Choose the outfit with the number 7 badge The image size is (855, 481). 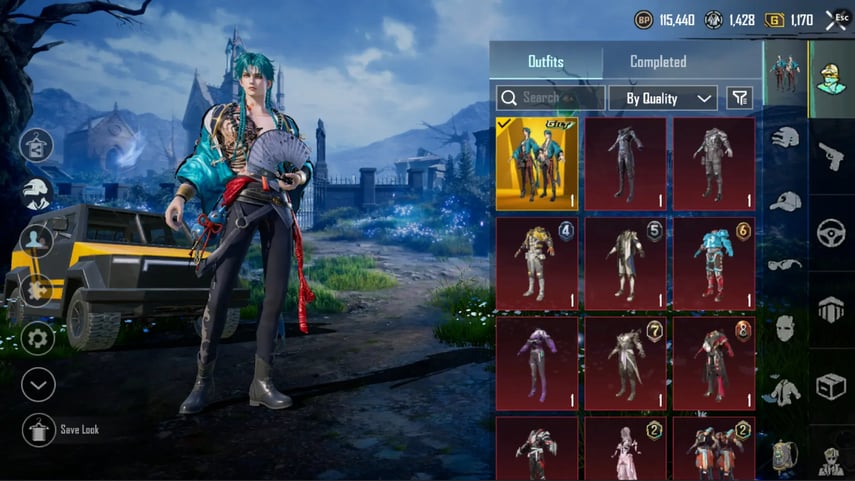(x=625, y=364)
